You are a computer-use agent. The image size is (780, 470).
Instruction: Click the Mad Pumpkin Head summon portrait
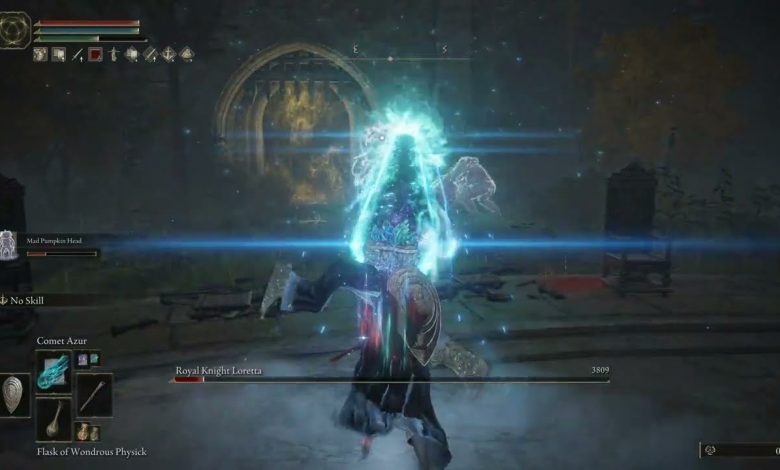[10, 242]
